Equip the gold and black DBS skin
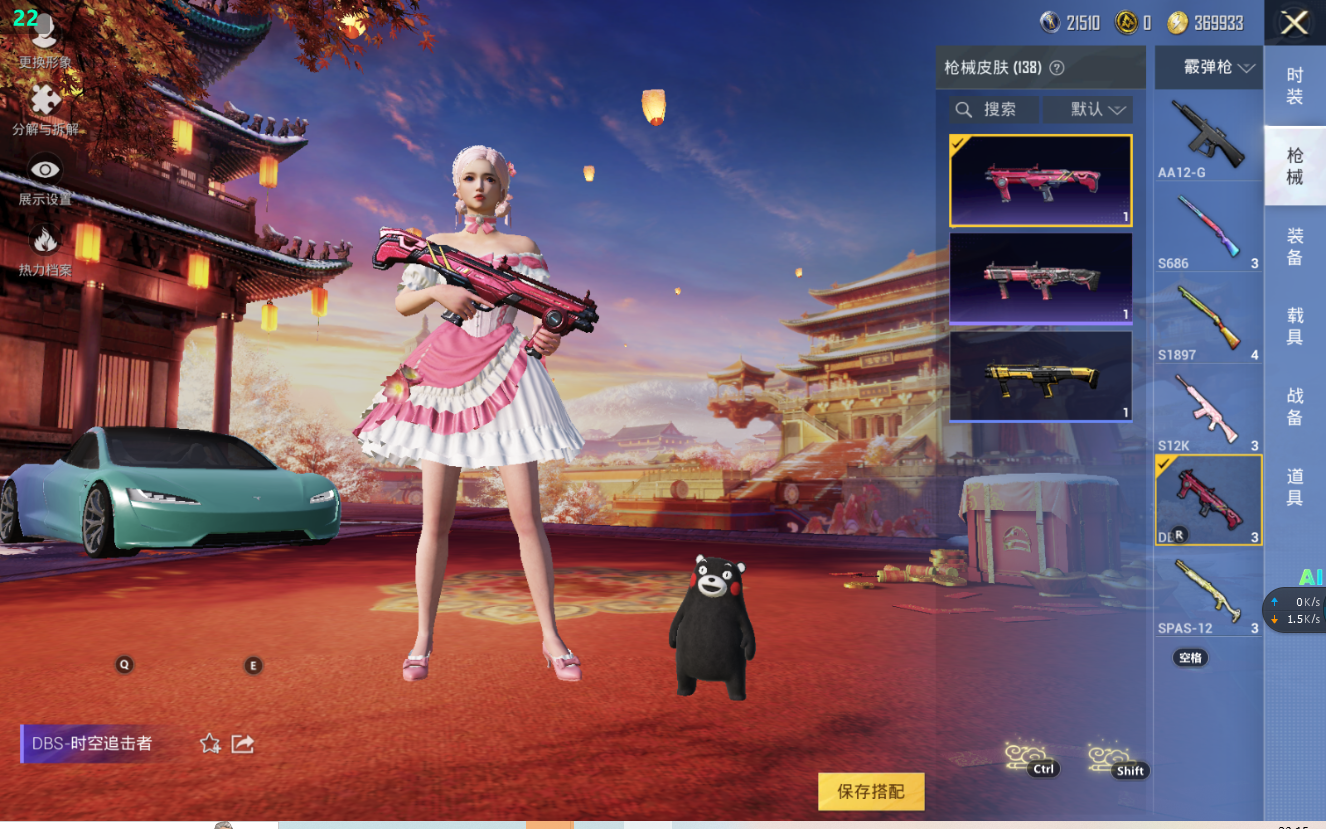This screenshot has width=1326, height=829. click(x=1040, y=376)
